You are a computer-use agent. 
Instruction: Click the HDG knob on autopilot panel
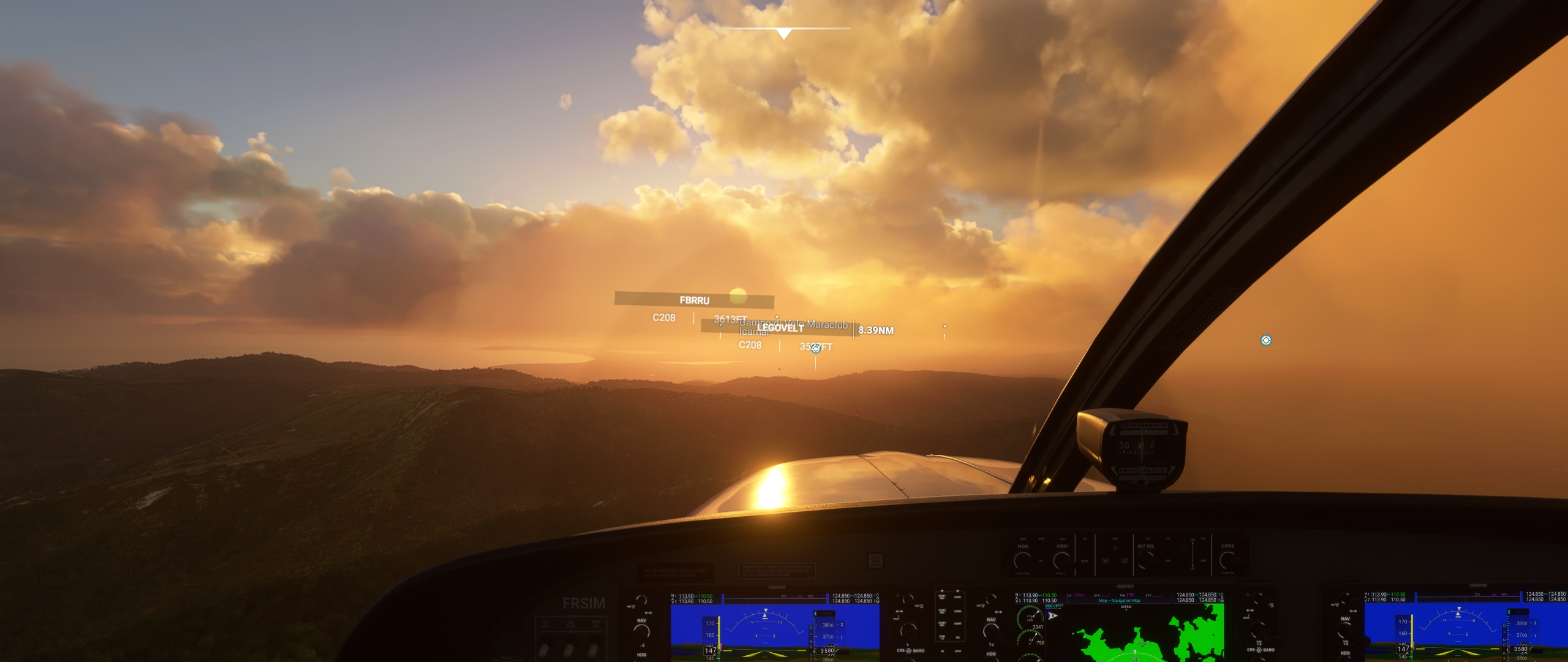1022,560
